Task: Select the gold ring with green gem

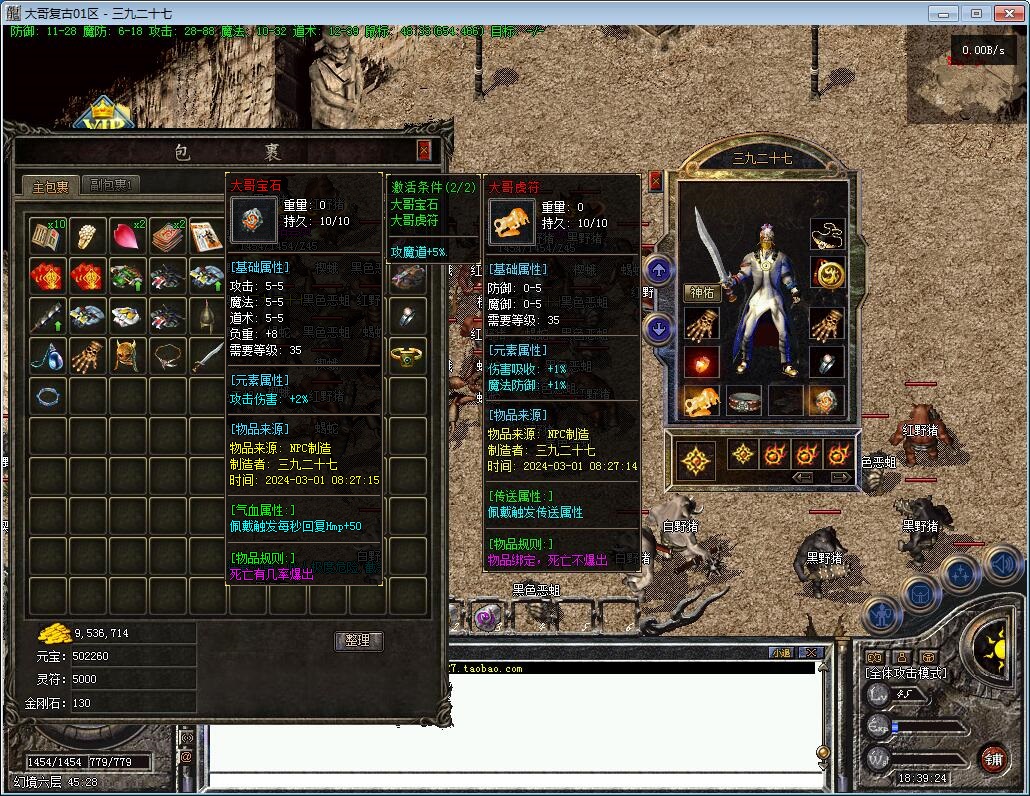Action: 407,355
